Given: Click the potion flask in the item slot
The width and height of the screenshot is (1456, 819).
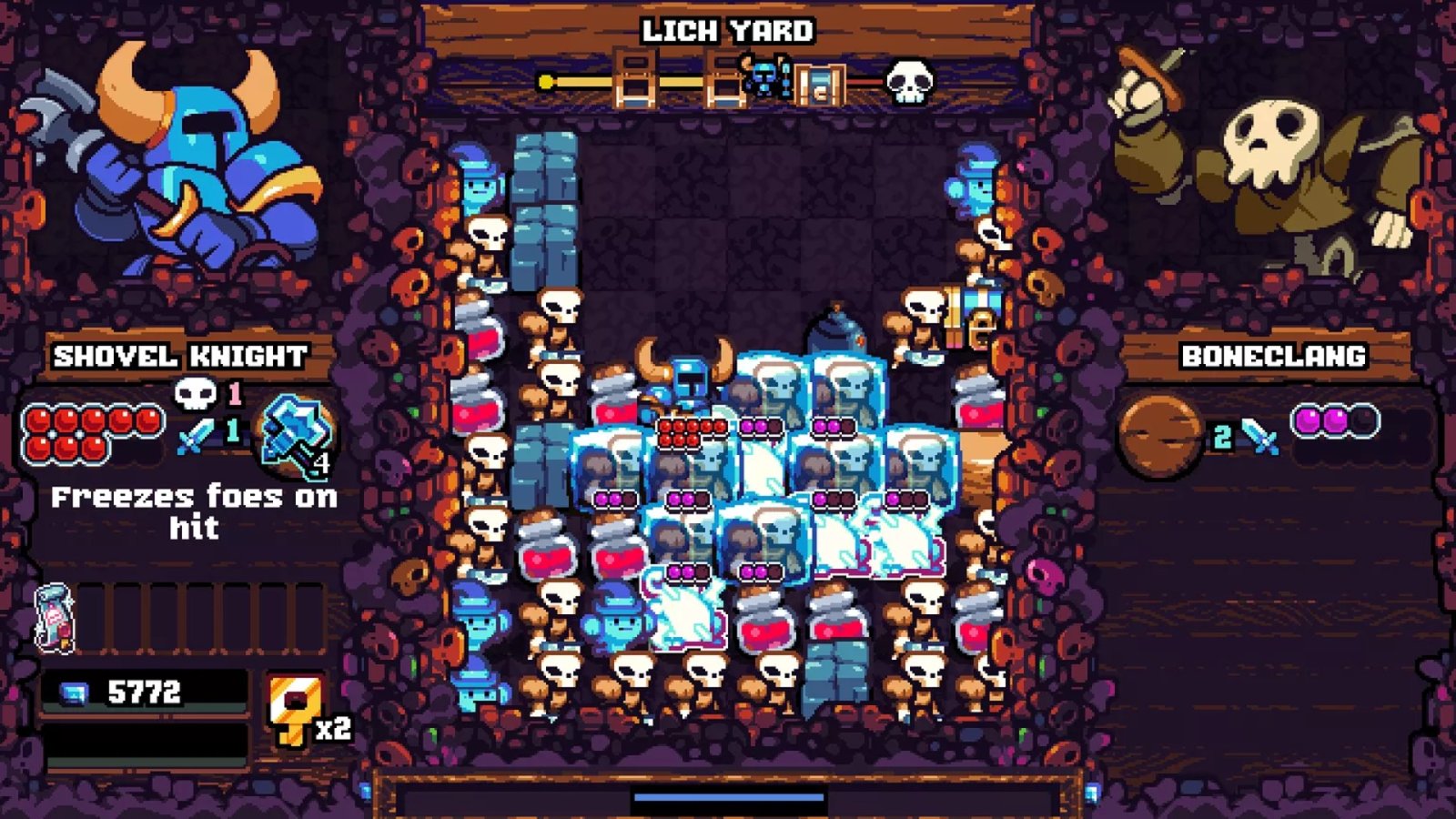Looking at the screenshot, I should tap(56, 617).
